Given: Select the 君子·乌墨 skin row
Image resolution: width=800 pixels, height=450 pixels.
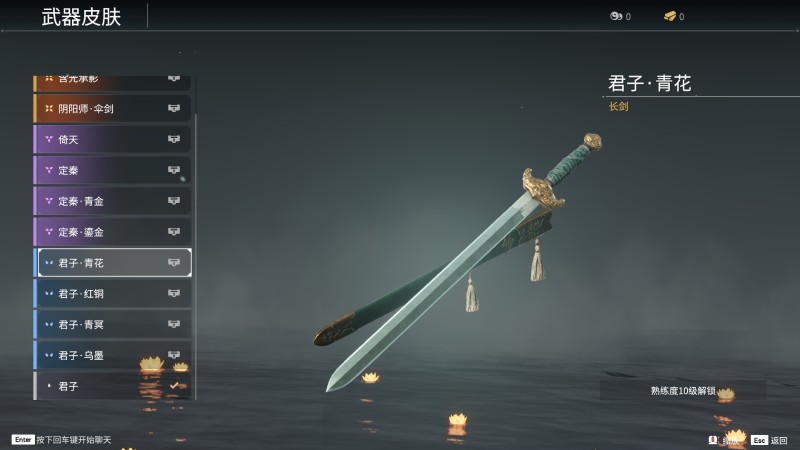Looking at the screenshot, I should coord(112,355).
